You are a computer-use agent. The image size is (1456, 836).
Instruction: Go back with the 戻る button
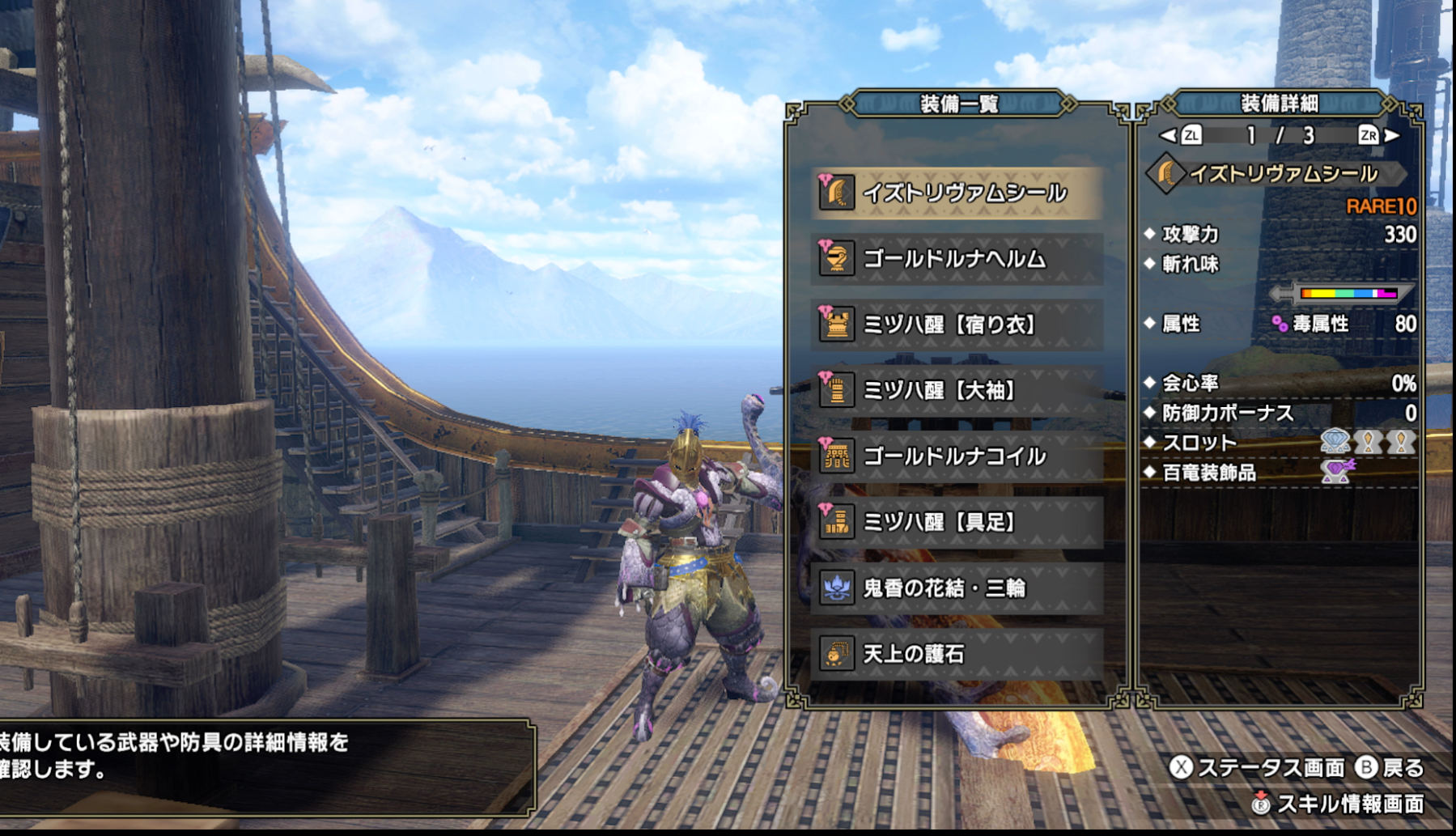pos(1390,767)
